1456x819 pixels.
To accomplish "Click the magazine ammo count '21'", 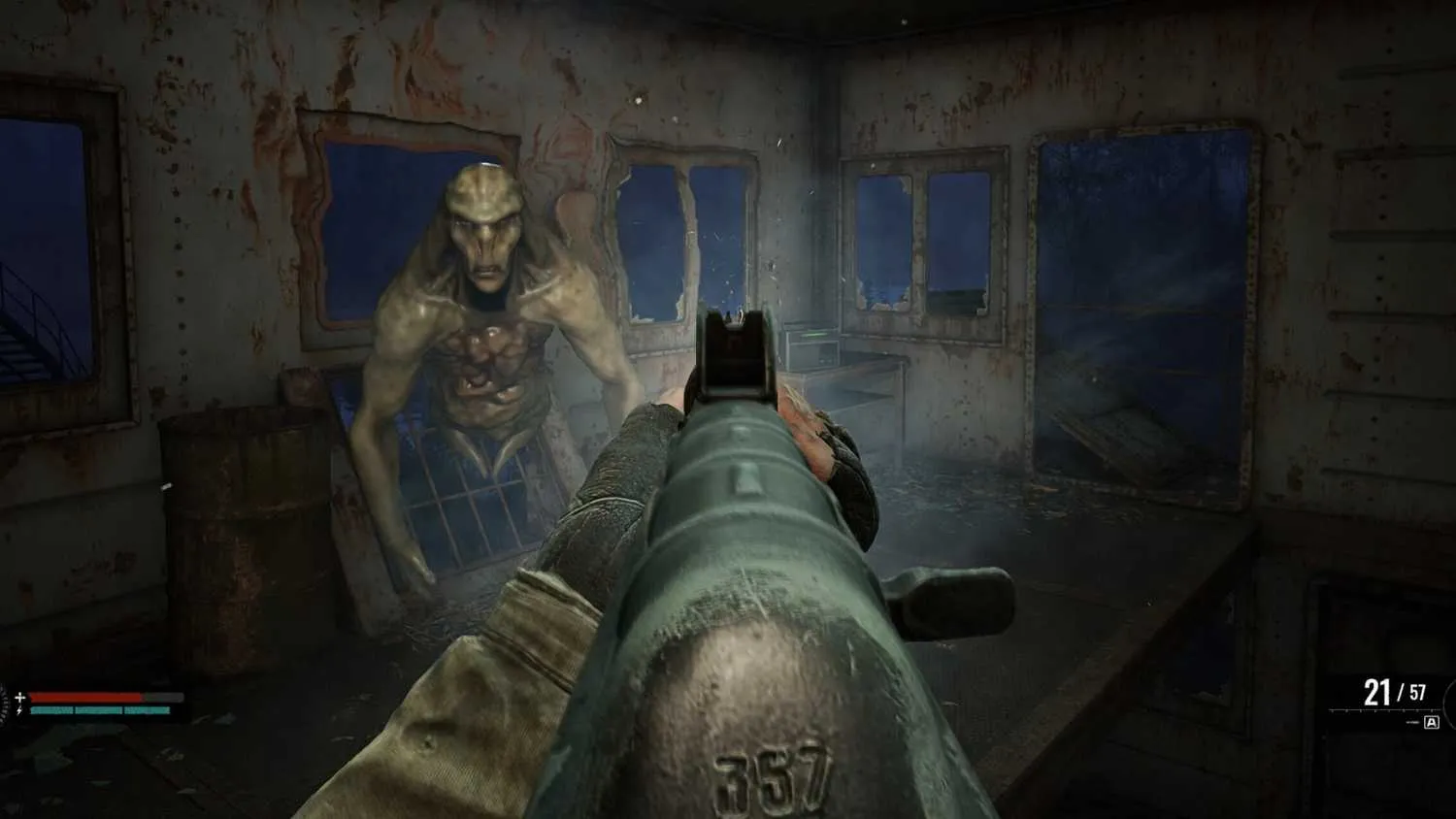I will point(1377,691).
